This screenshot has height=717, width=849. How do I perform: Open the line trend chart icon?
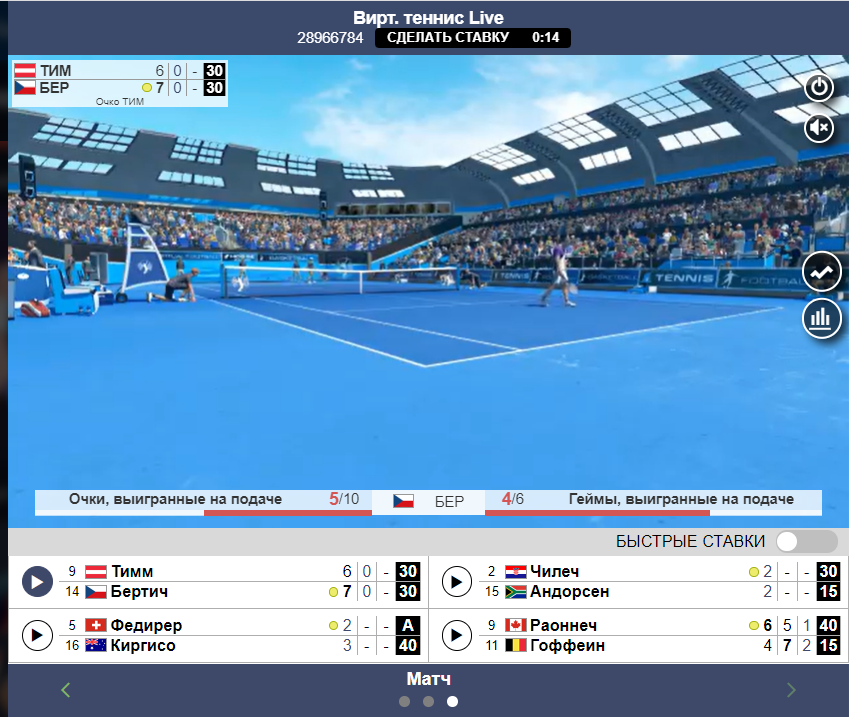[x=822, y=273]
